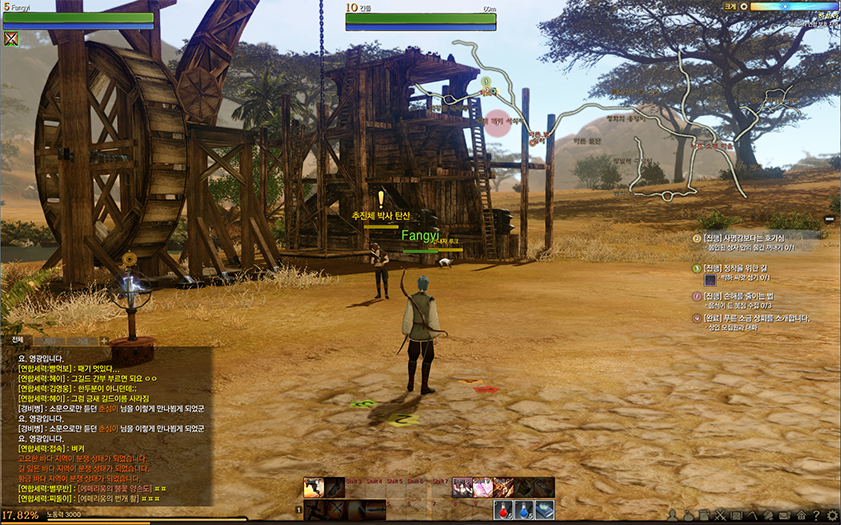
Task: Use the blue mana potion slot
Action: tap(525, 510)
